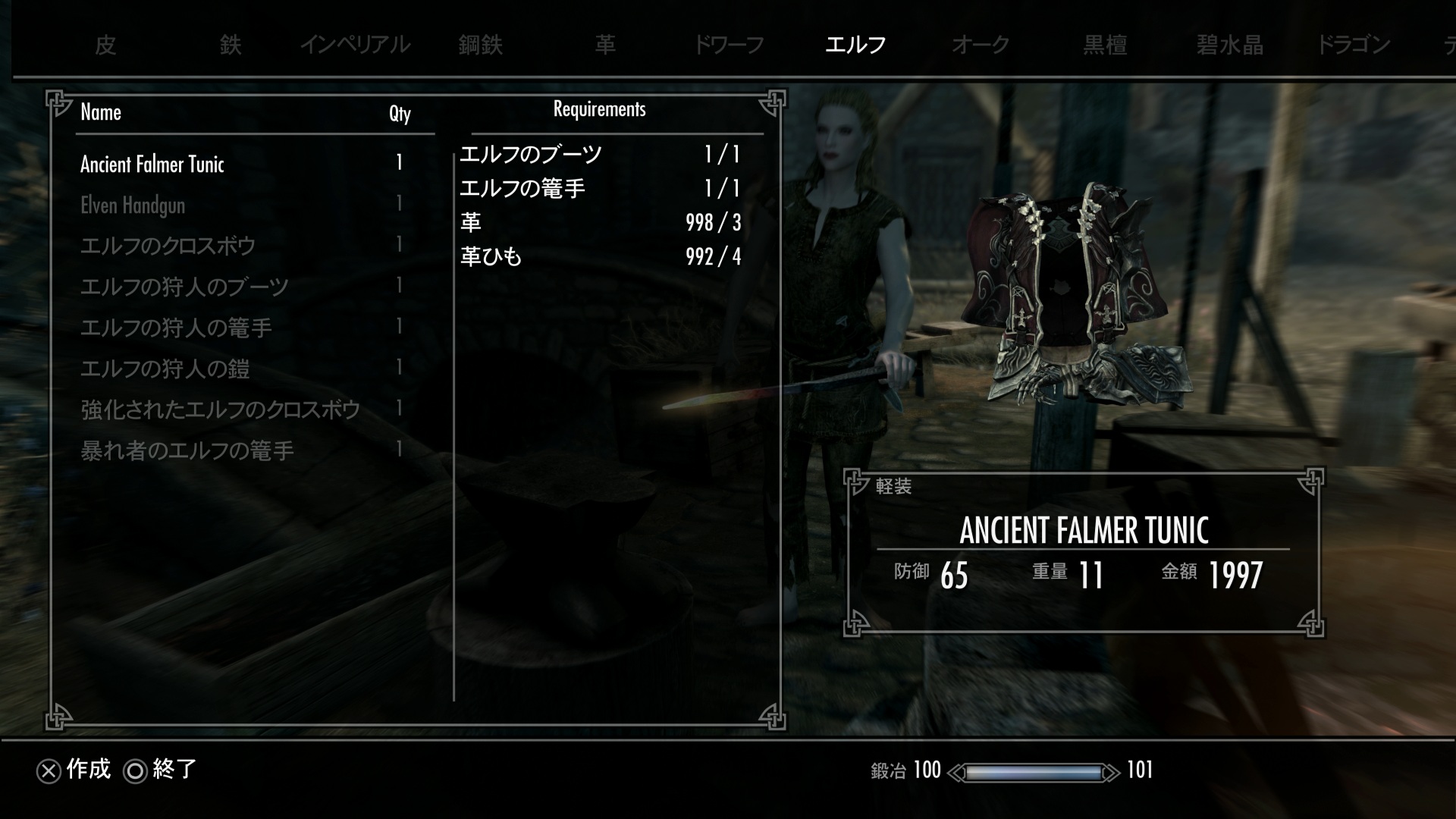
Task: Select the インペリアル category tab
Action: tap(355, 45)
